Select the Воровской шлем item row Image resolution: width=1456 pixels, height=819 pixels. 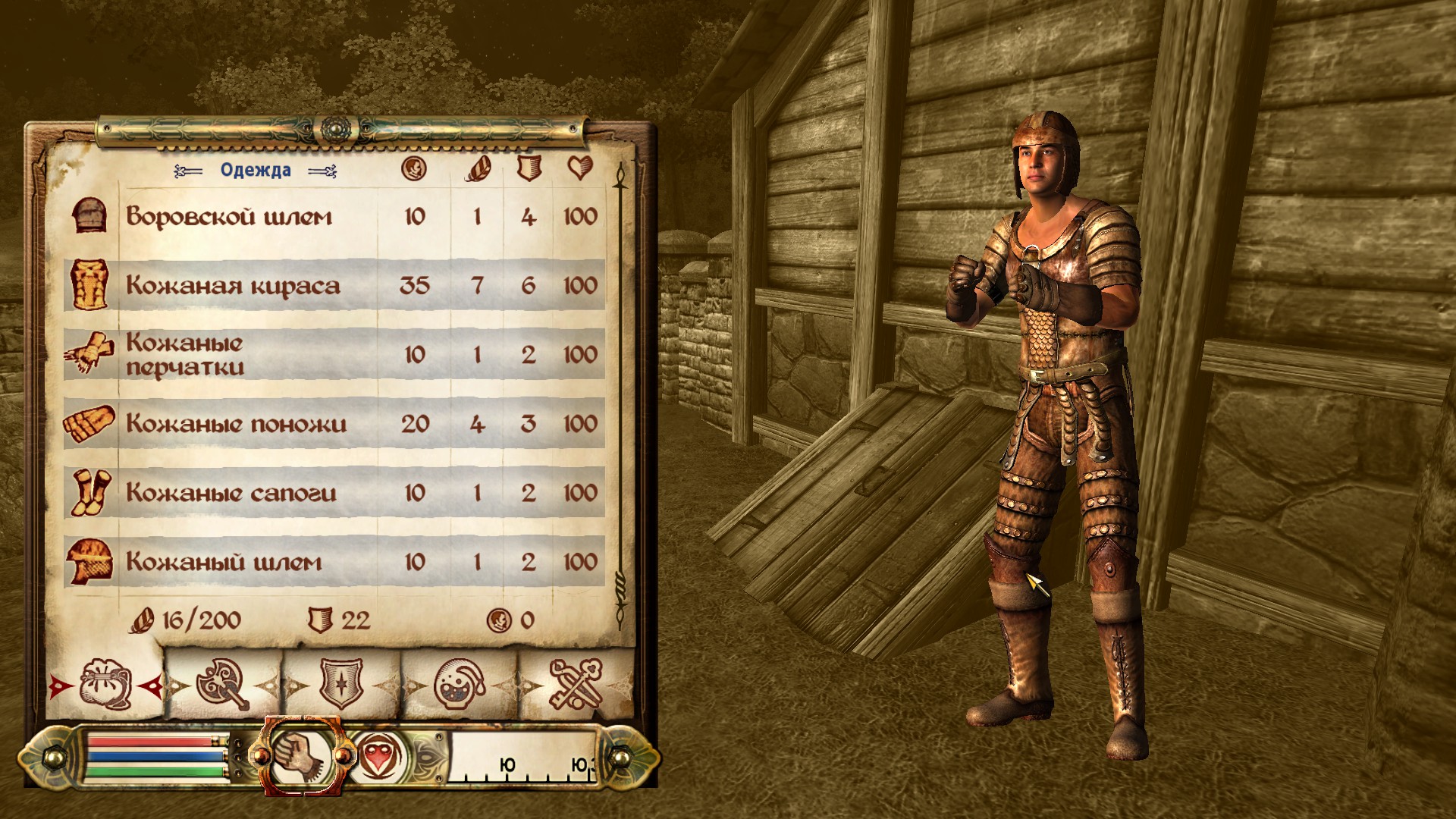point(229,217)
